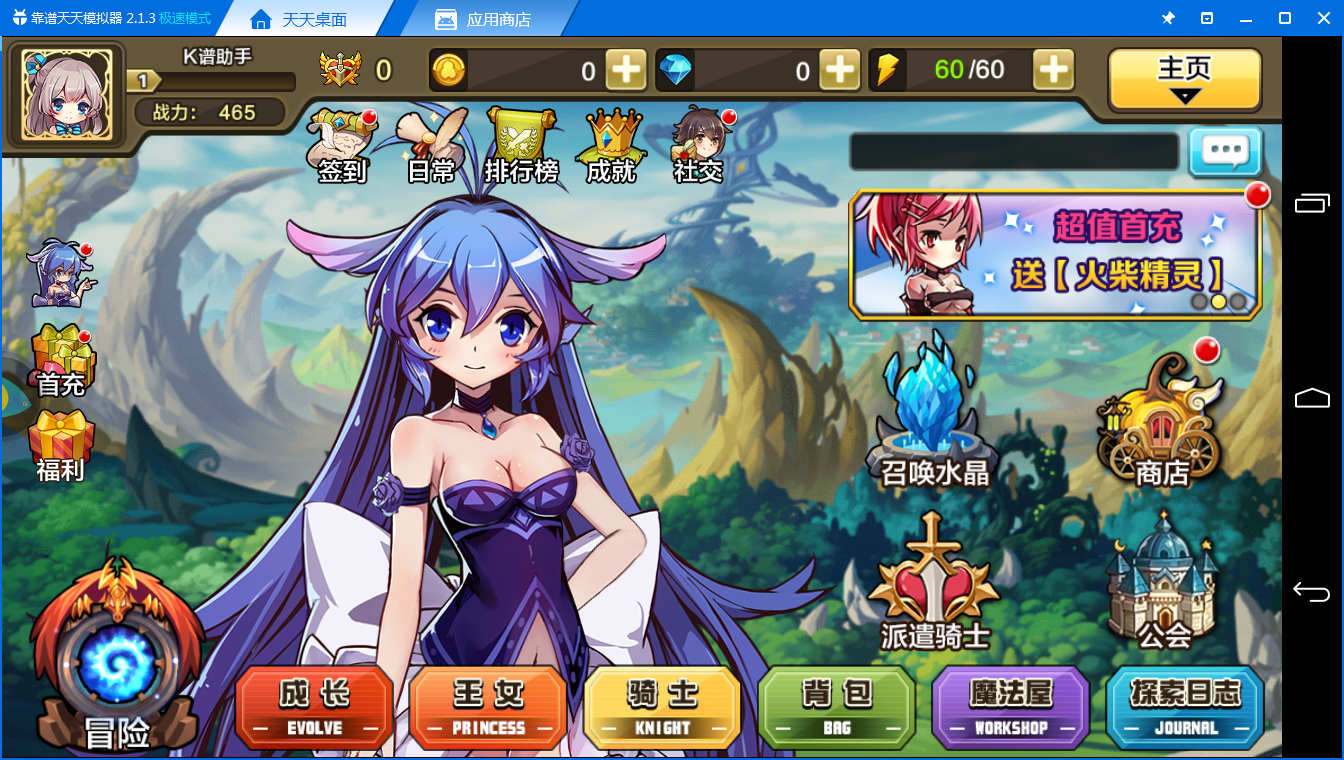Select the 王女 Princess button

[x=488, y=706]
